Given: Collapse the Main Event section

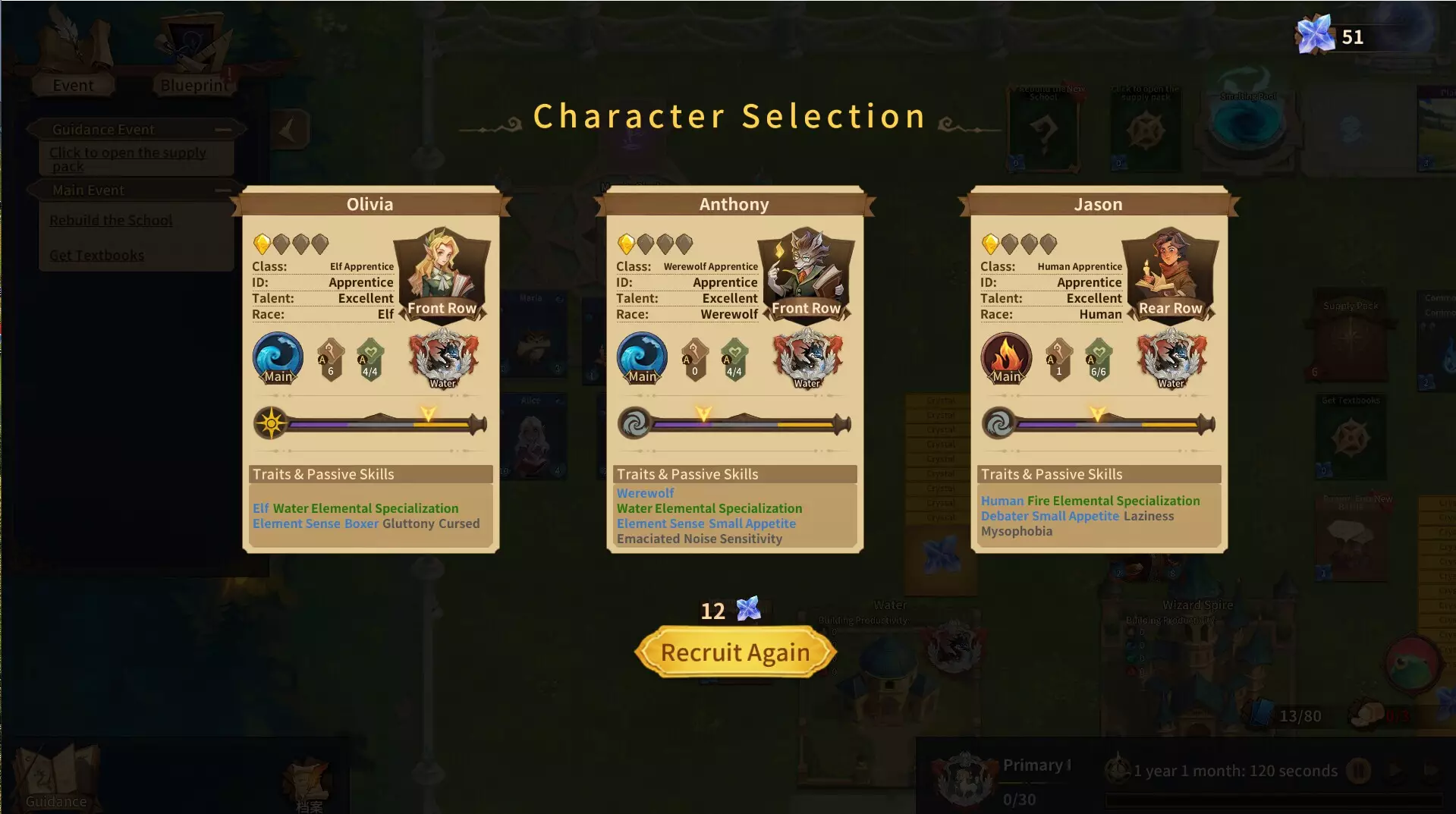Looking at the screenshot, I should coord(224,190).
